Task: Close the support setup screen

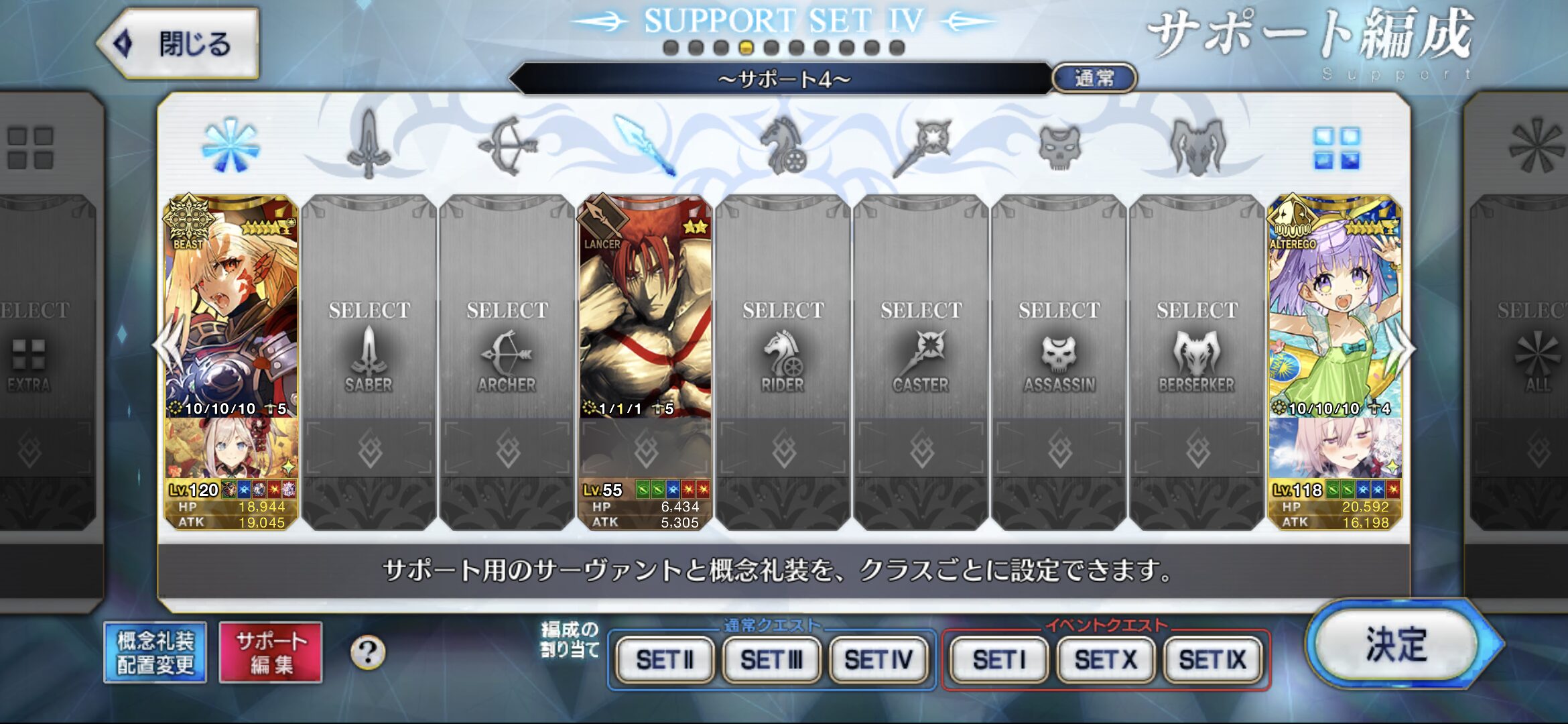Action: pos(178,44)
